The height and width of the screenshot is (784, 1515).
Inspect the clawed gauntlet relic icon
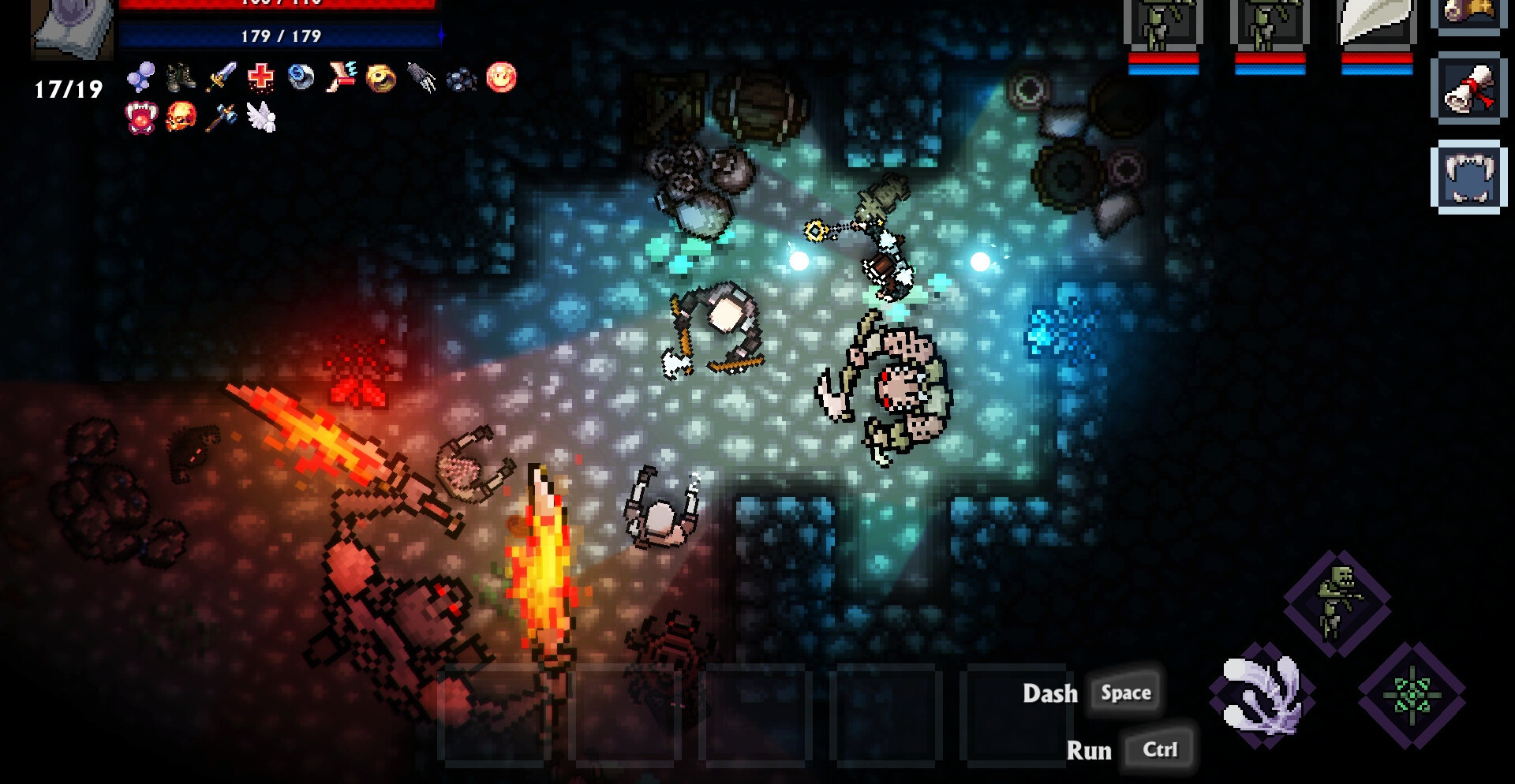[422, 77]
